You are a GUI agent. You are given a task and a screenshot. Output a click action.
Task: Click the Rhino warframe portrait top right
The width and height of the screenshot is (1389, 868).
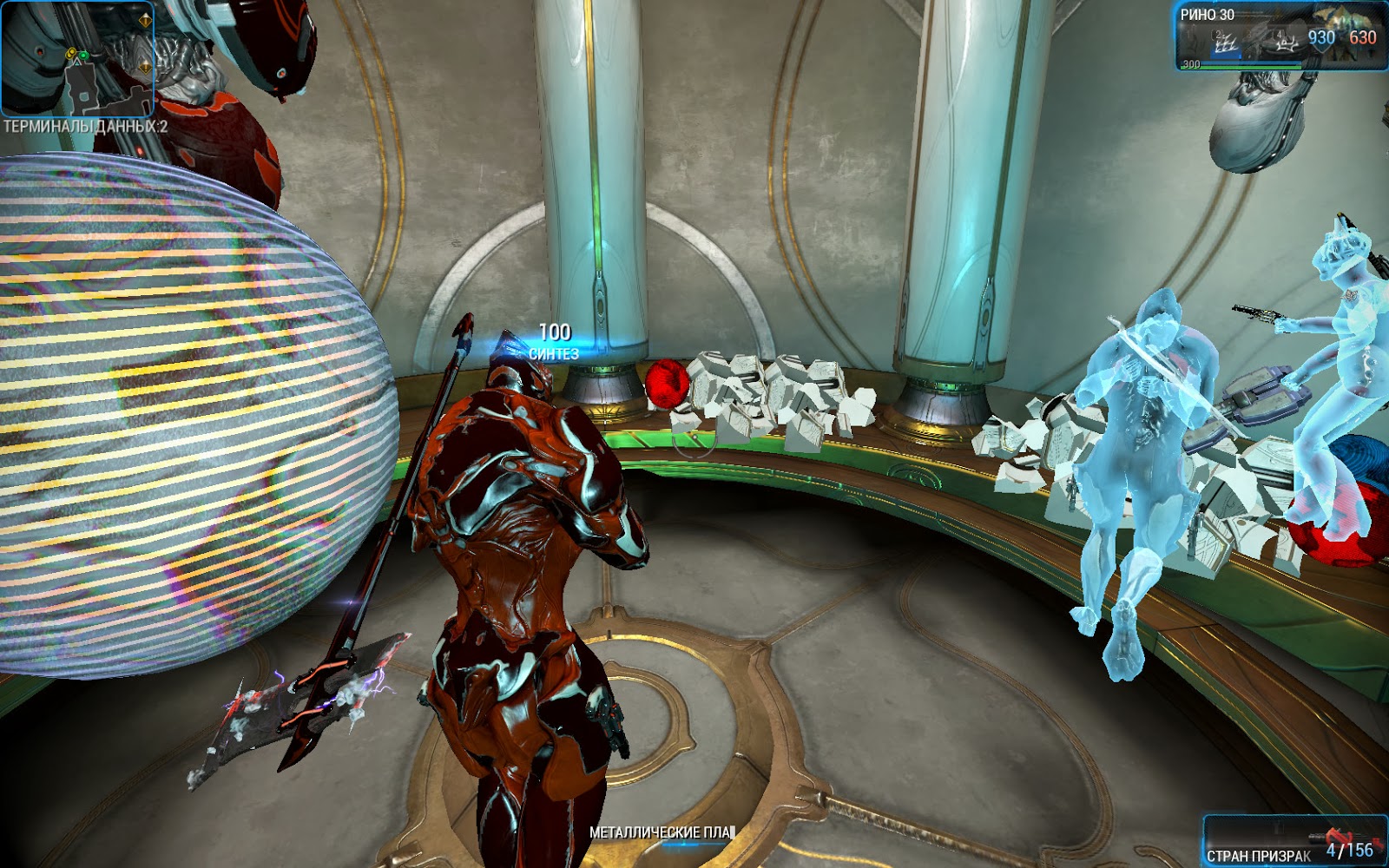click(x=1348, y=28)
